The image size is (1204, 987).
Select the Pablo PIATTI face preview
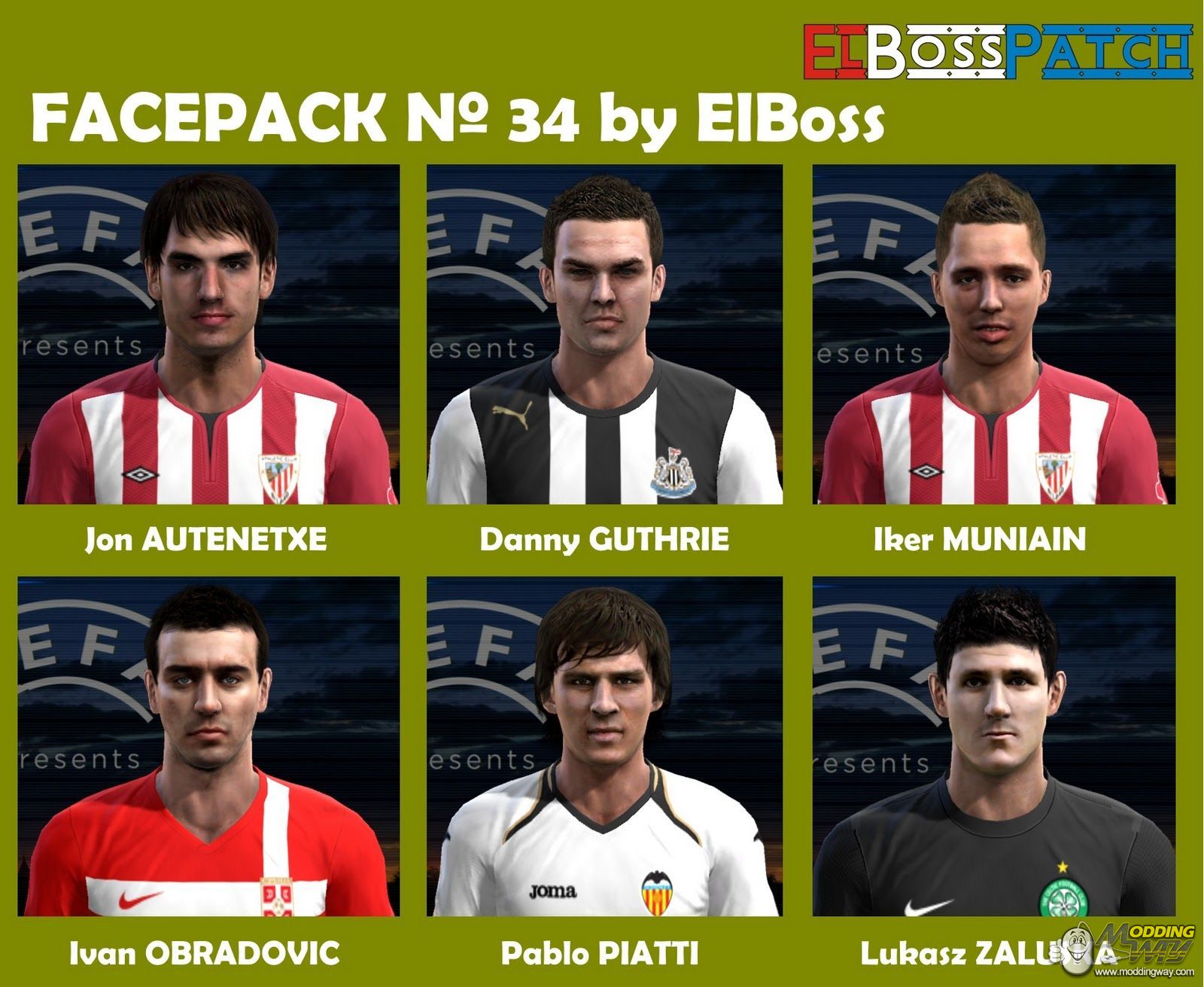coord(604,746)
